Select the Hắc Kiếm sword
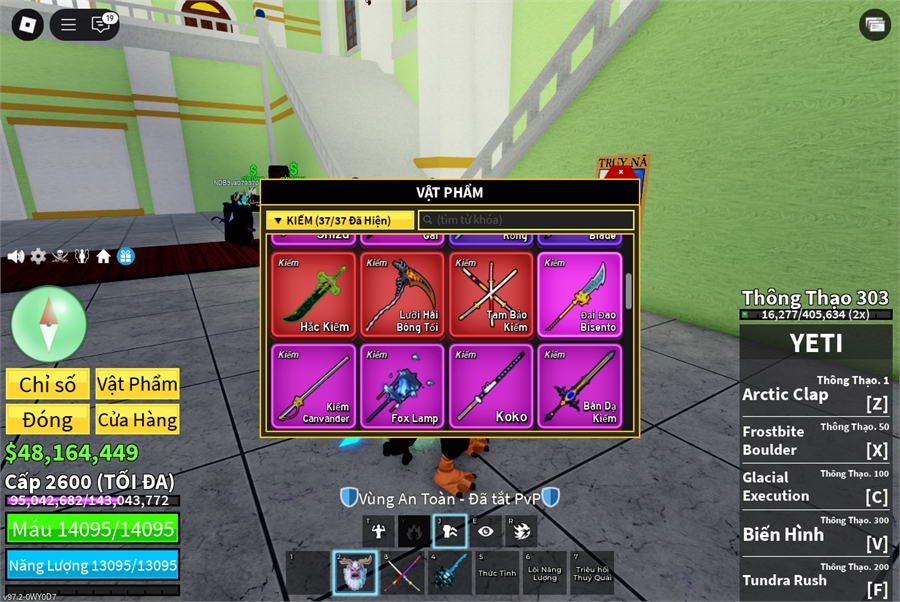The image size is (900, 602). [x=313, y=294]
